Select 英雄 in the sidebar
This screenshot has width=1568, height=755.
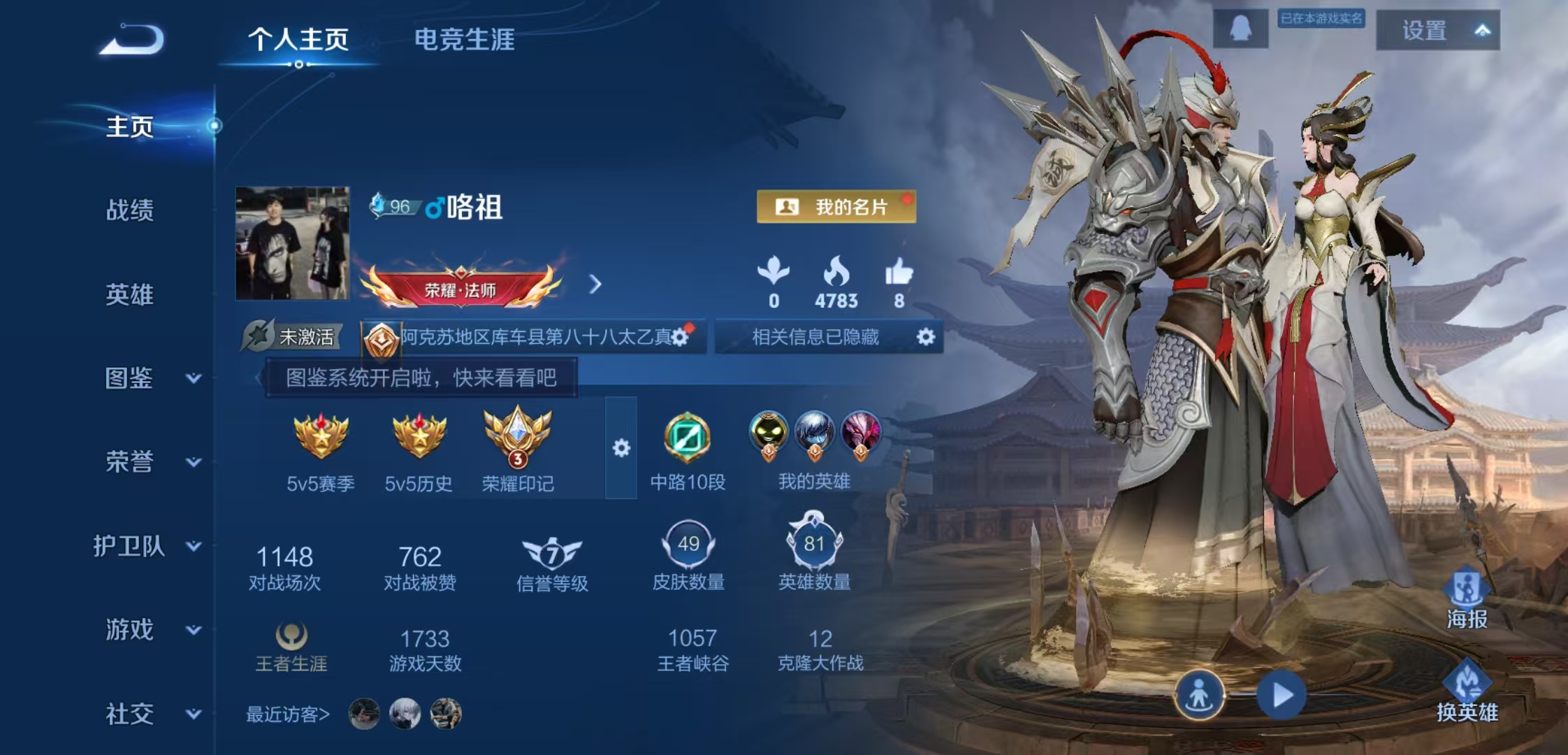click(x=129, y=294)
